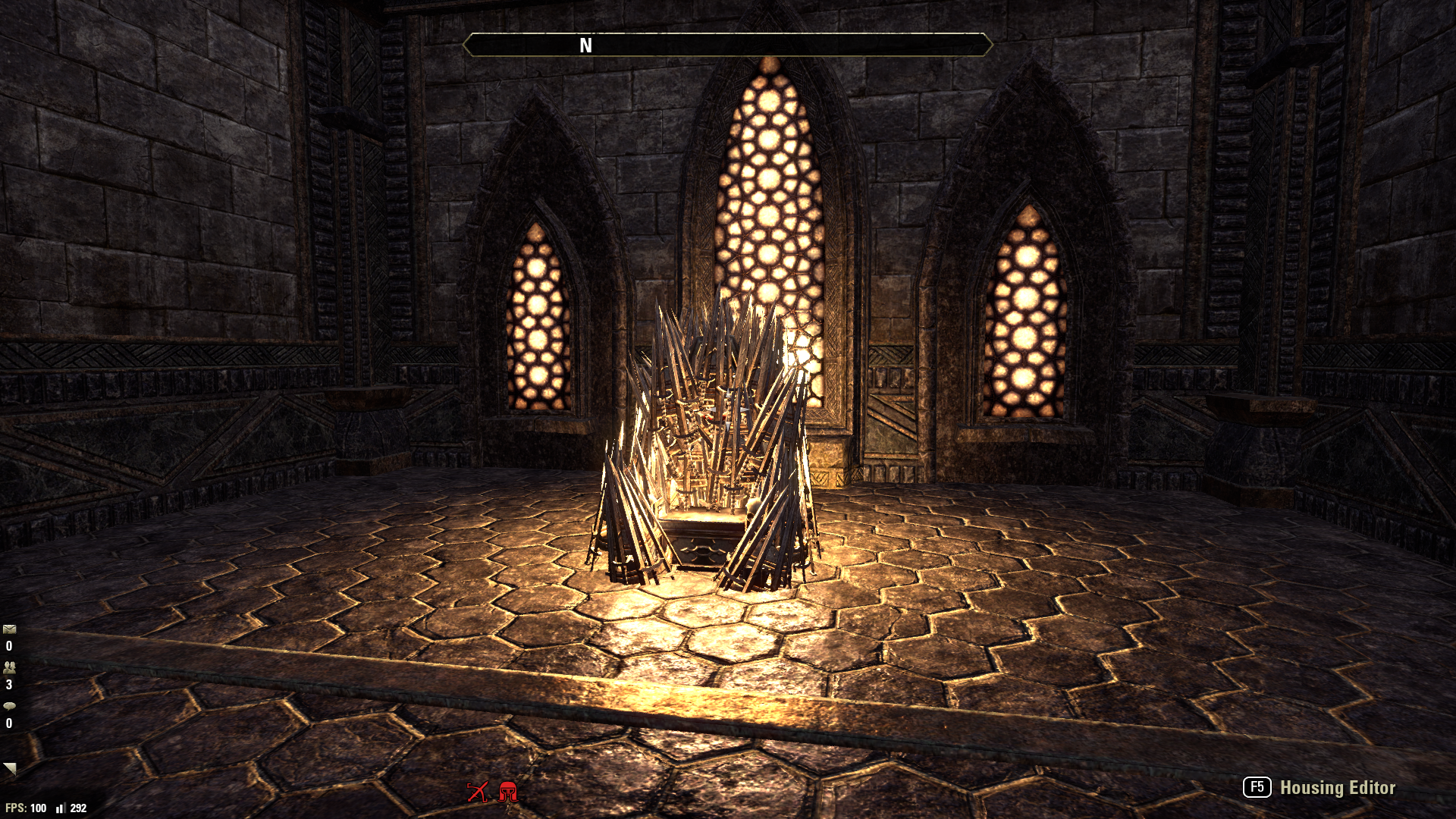Click the mail count 0
The width and height of the screenshot is (1456, 819).
coord(9,647)
